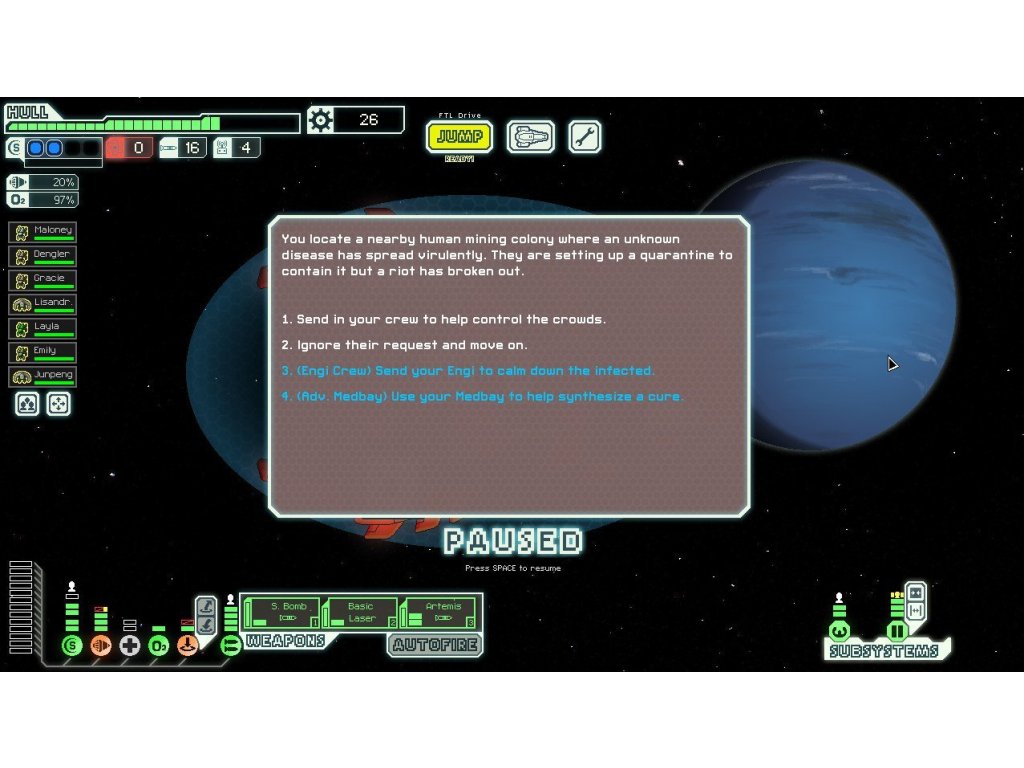Choose option 1 to send in your crew

point(443,320)
